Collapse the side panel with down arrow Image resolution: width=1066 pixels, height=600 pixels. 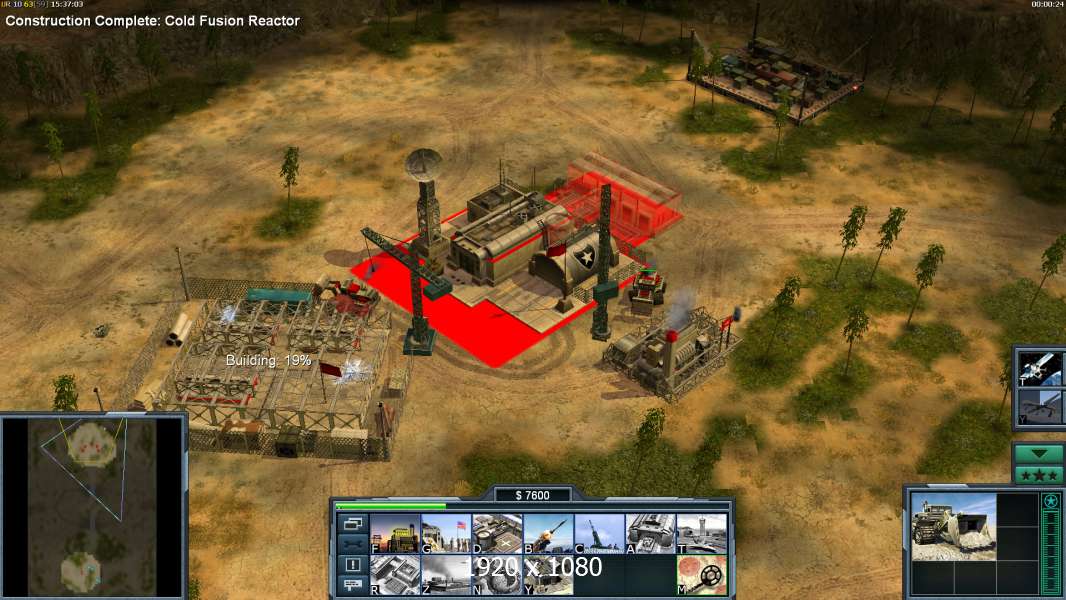pyautogui.click(x=1038, y=453)
